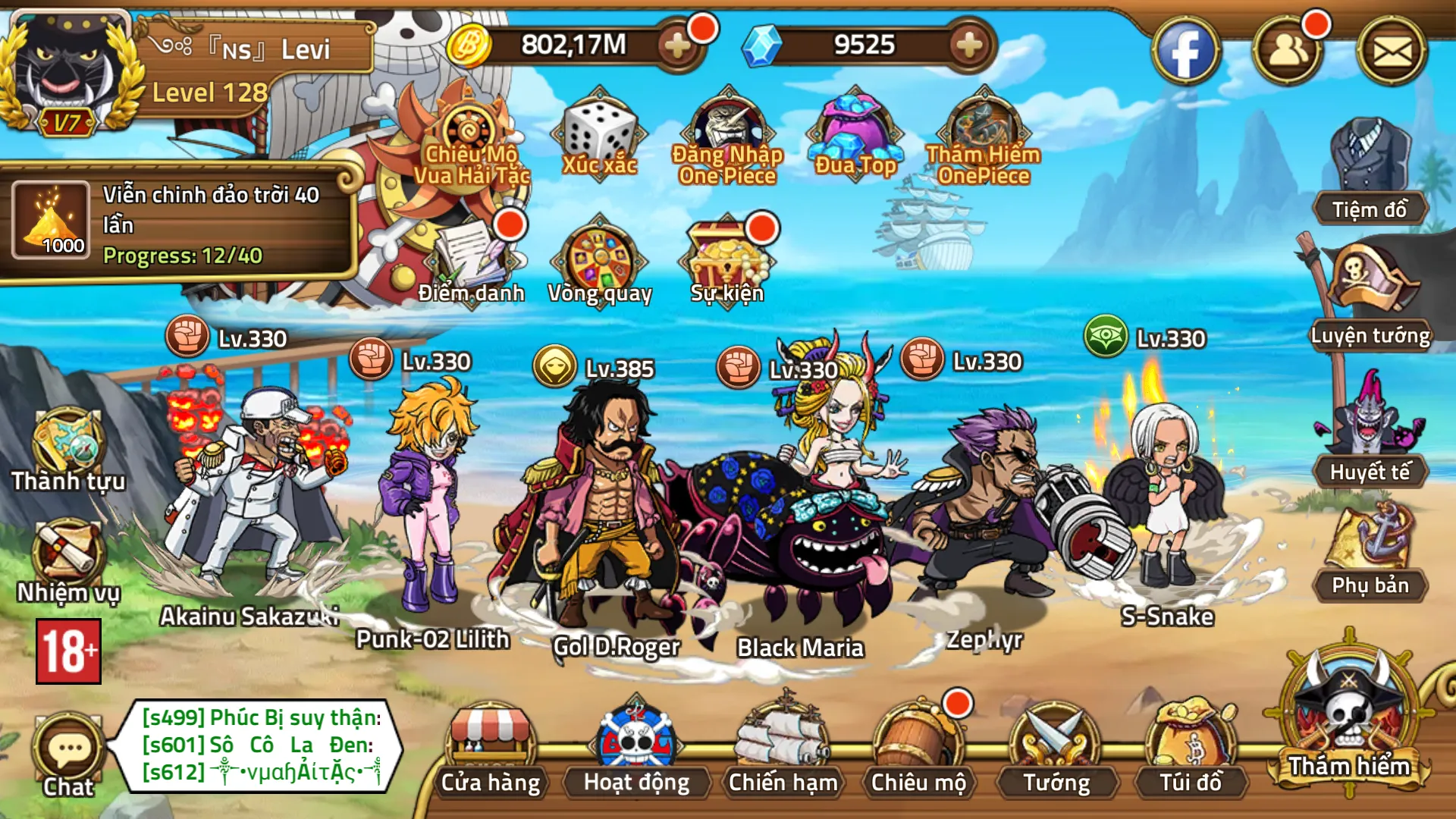Open the Điểm danh daily check-in
The image size is (1456, 819).
472,262
